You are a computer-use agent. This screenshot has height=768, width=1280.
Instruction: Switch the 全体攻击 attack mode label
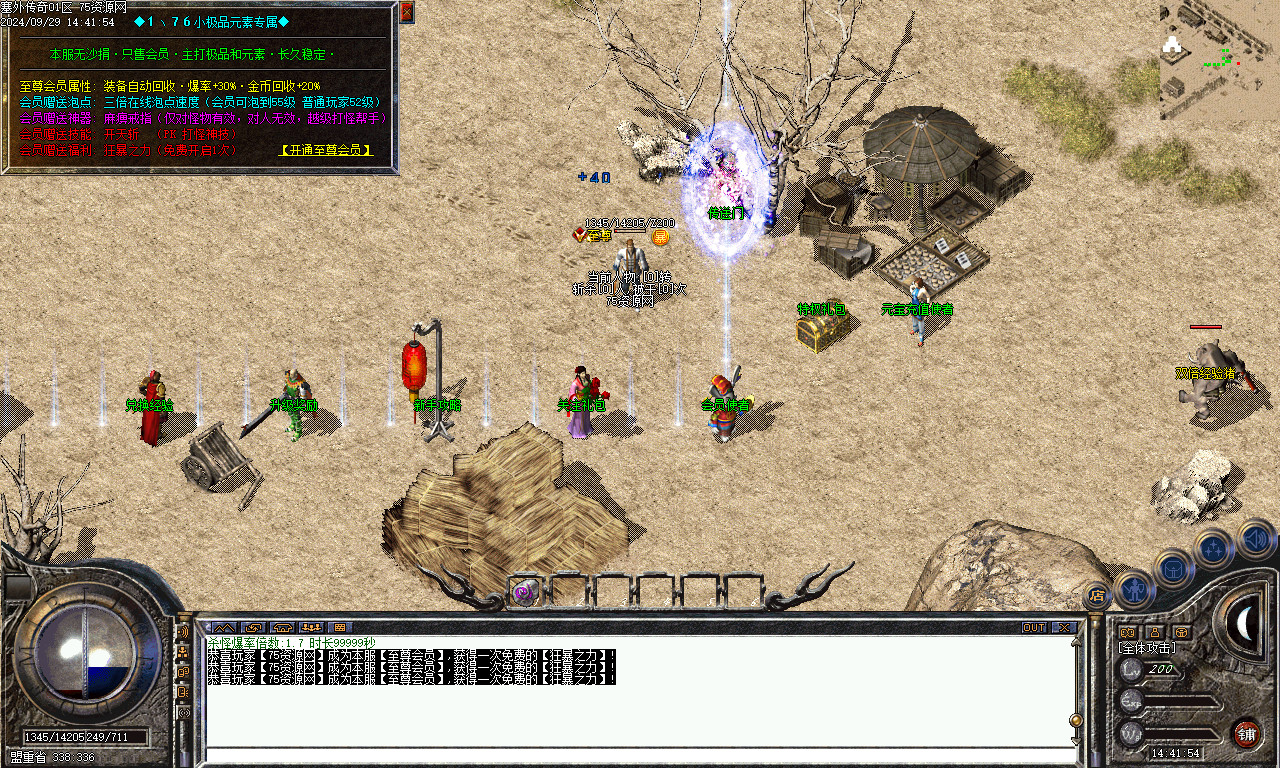(1147, 648)
